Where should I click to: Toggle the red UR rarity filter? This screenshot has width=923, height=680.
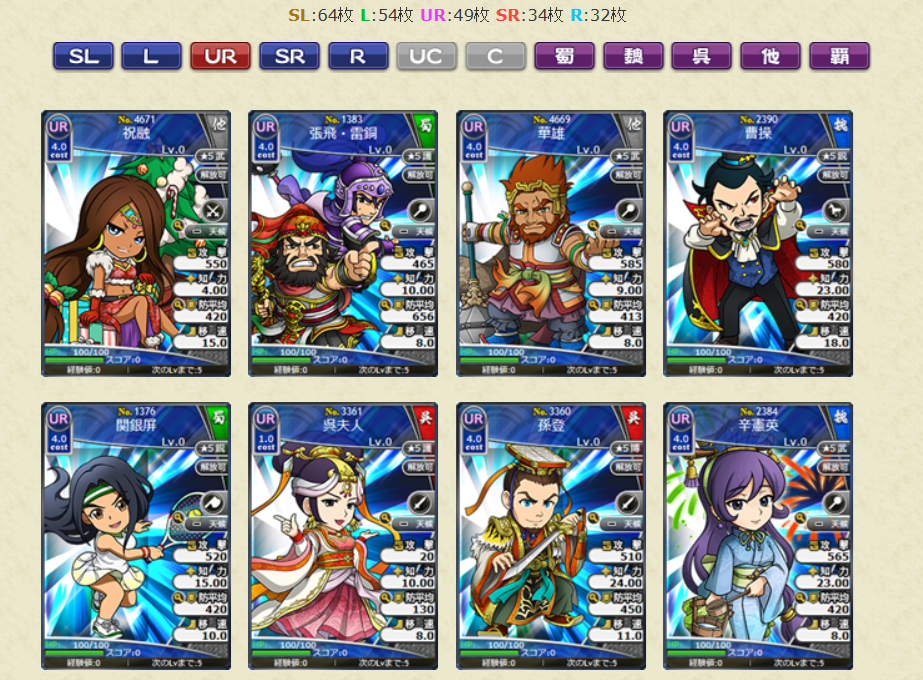coord(220,56)
